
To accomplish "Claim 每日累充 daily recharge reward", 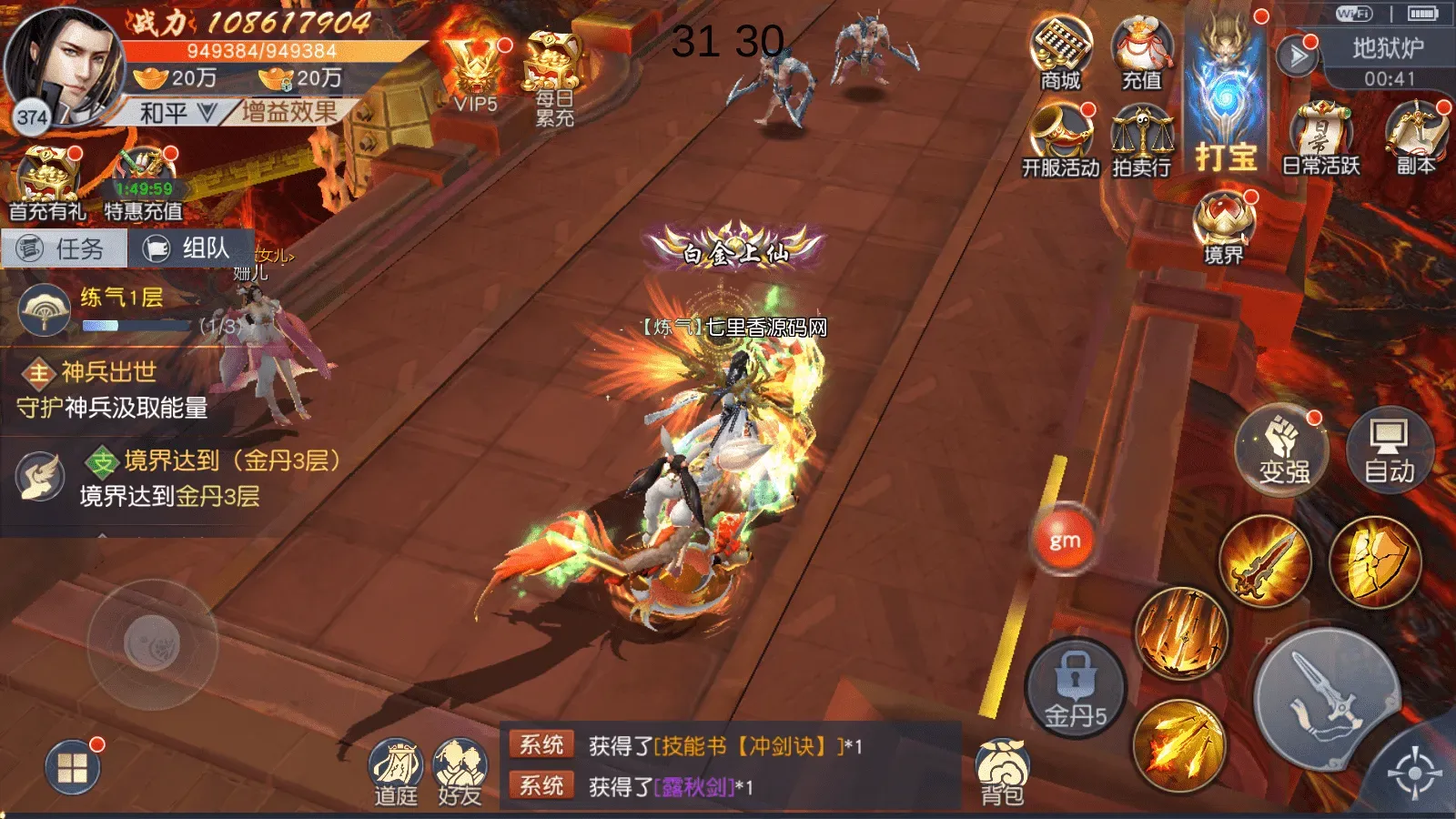I will click(x=553, y=79).
